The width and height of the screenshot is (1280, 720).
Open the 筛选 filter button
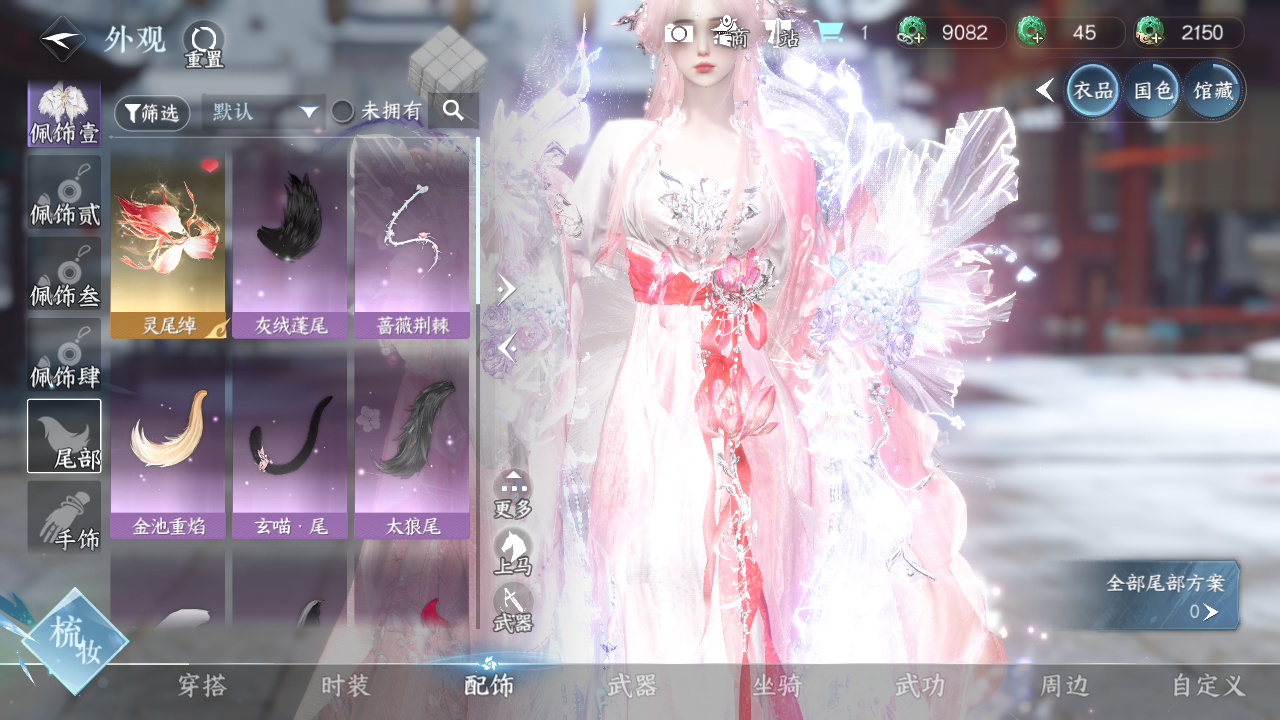point(152,113)
